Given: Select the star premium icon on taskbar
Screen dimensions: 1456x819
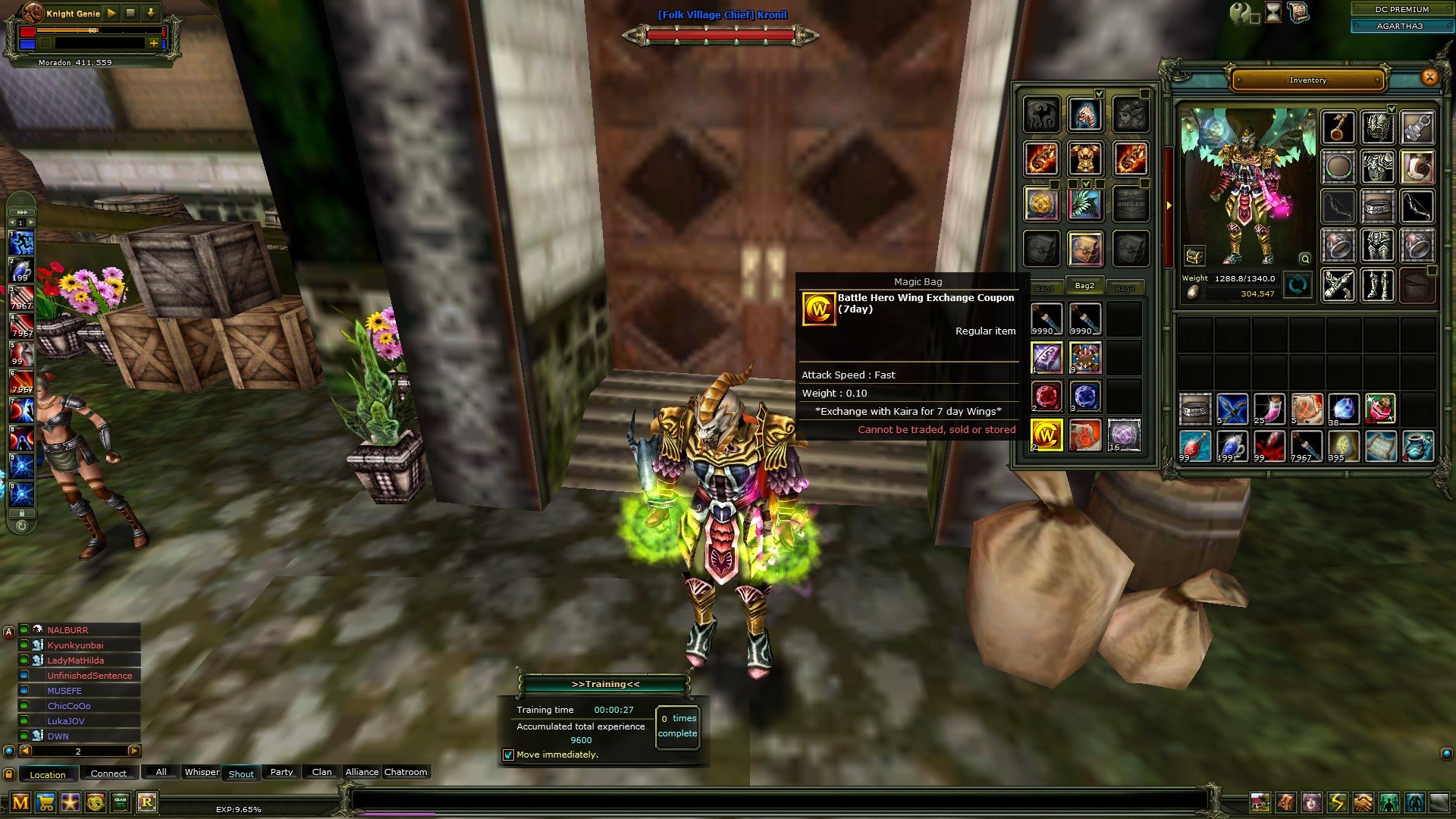Looking at the screenshot, I should 71,802.
